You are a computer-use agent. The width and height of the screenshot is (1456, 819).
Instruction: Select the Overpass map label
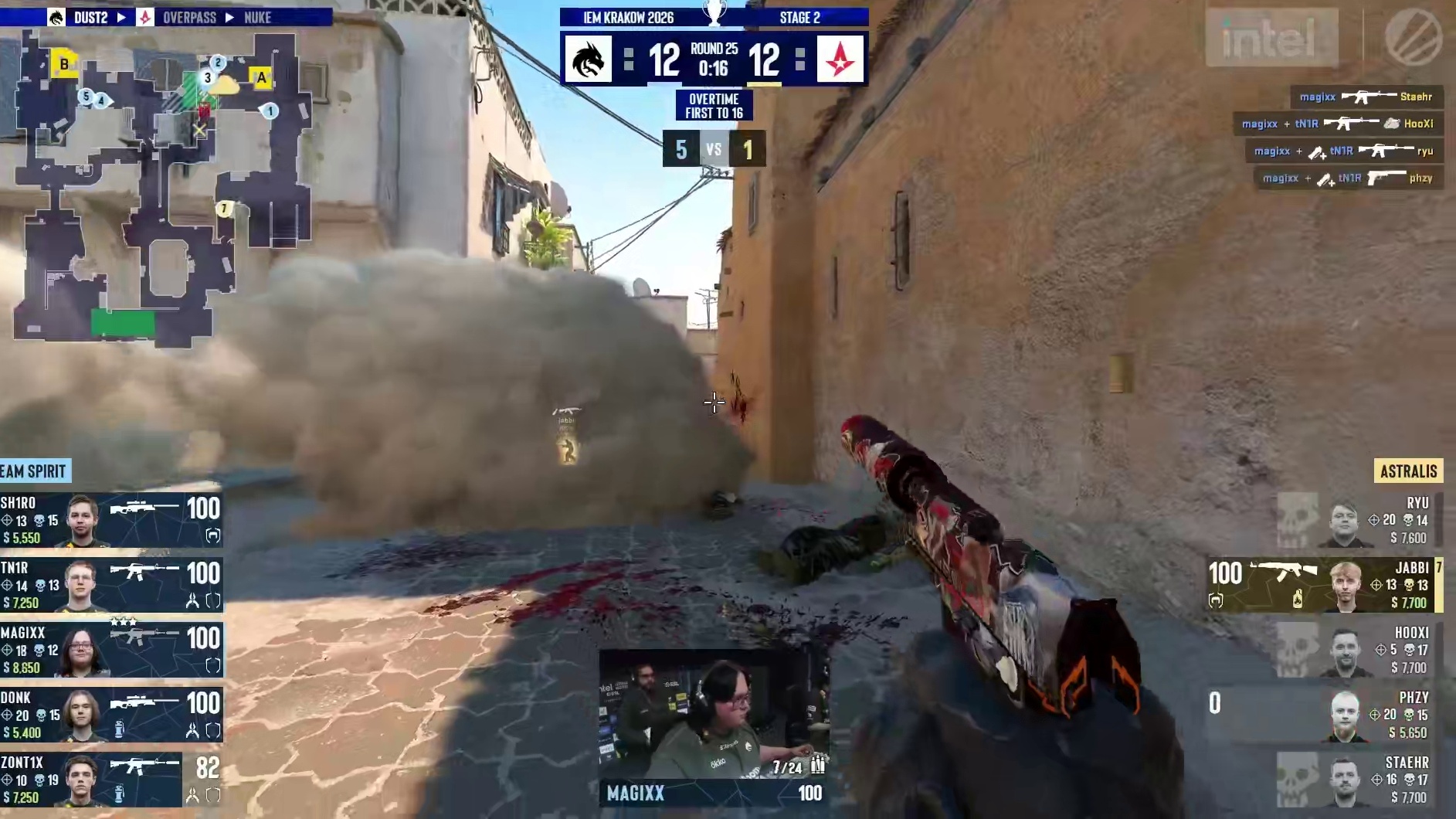(189, 17)
